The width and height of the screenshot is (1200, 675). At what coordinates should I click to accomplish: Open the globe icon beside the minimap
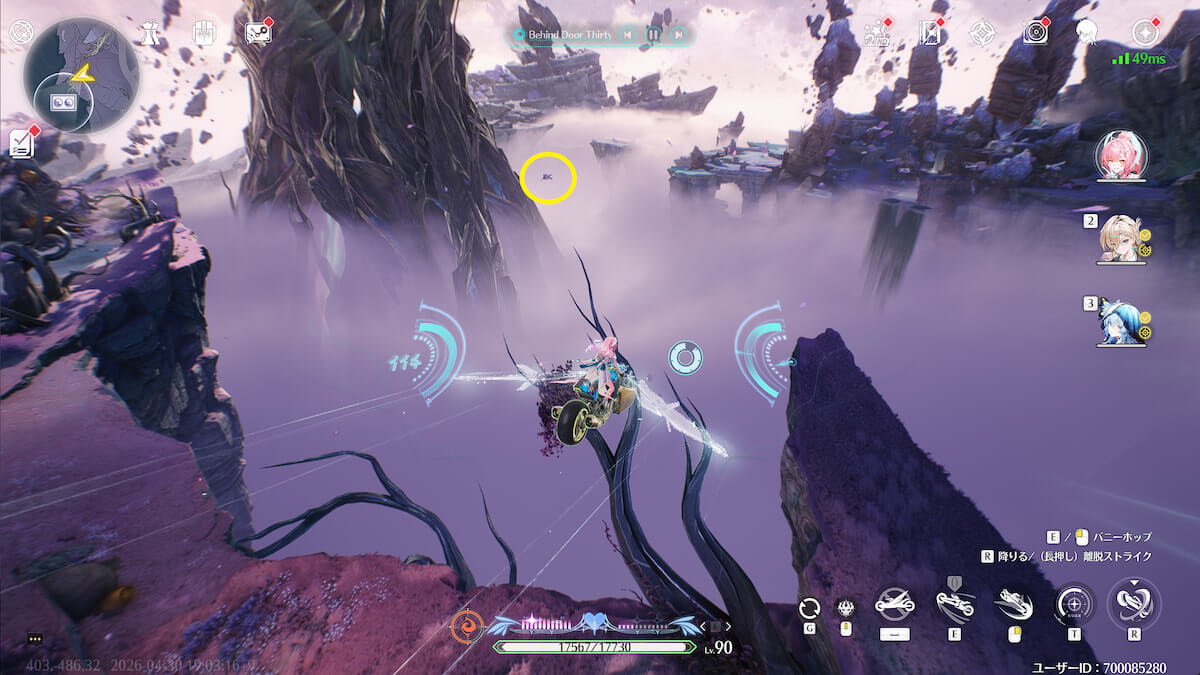coord(20,32)
